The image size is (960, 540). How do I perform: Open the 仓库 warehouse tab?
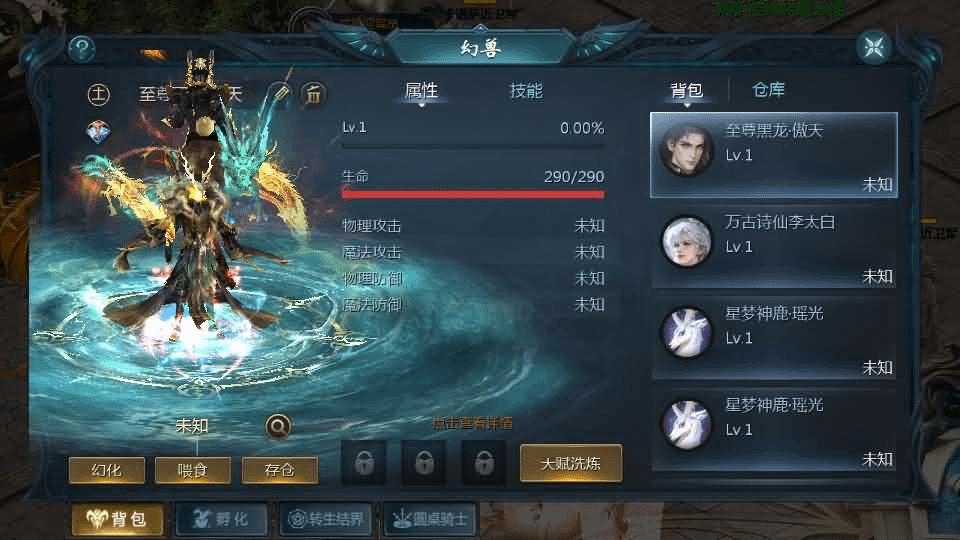coord(768,90)
